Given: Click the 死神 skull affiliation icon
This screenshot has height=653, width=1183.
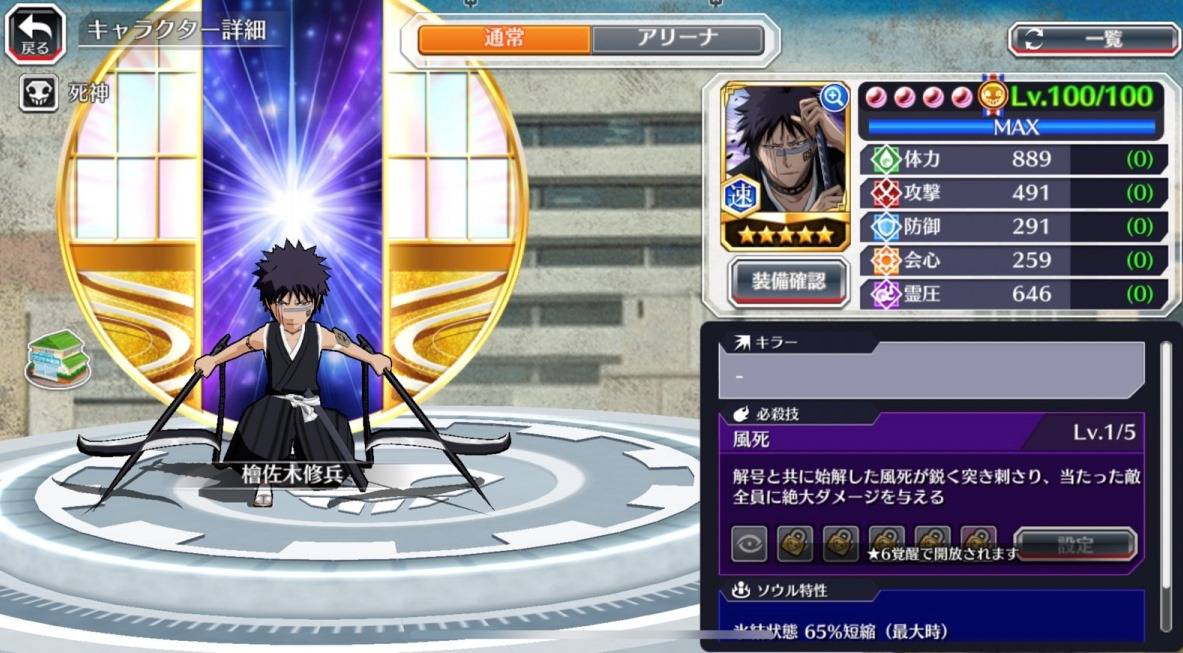Looking at the screenshot, I should 37,94.
